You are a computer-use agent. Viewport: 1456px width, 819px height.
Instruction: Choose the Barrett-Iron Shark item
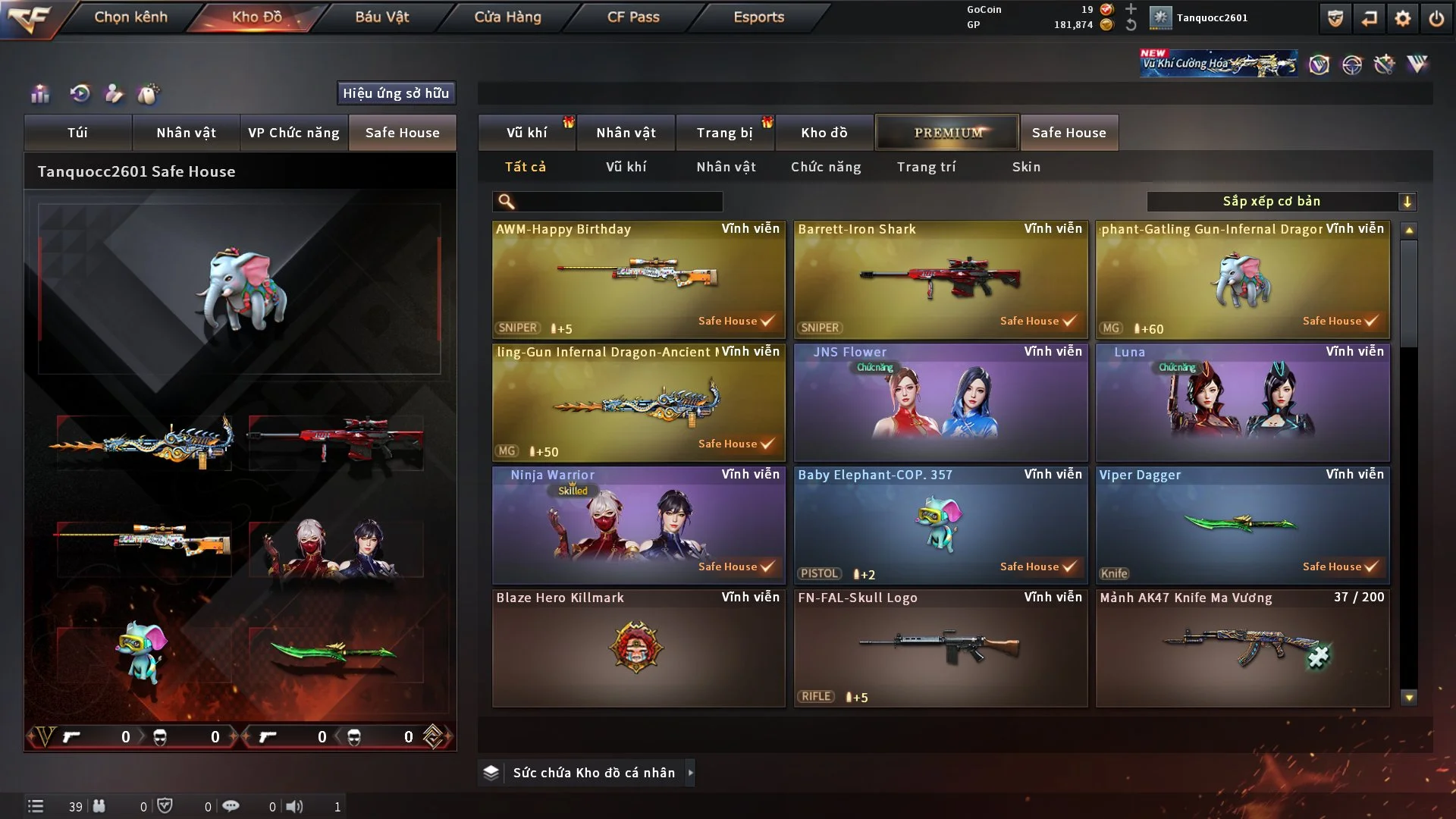(940, 279)
